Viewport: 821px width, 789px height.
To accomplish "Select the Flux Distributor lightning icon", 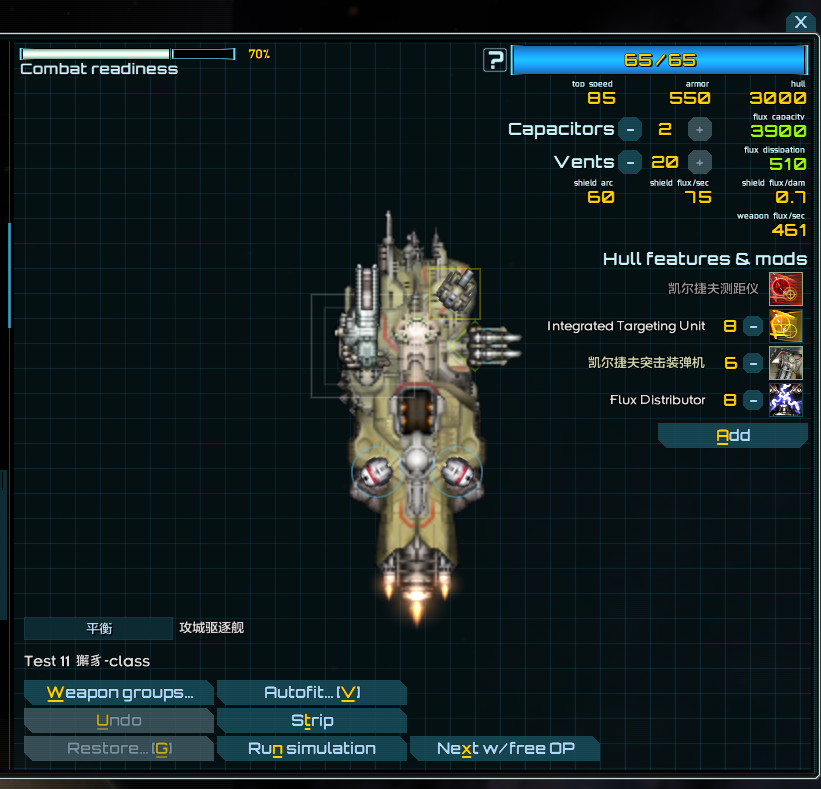I will click(786, 400).
